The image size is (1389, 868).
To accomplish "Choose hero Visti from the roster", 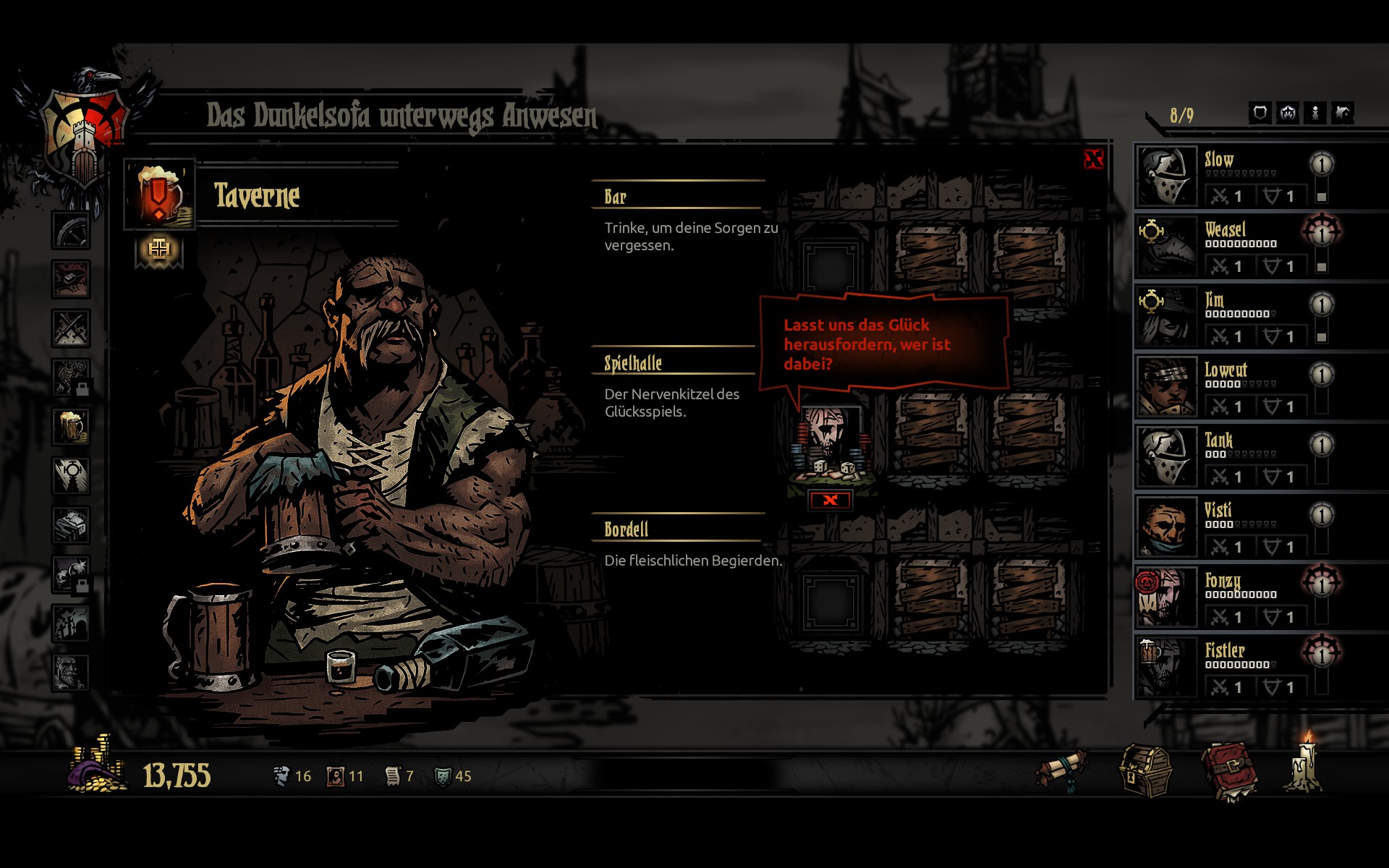I will click(x=1166, y=527).
